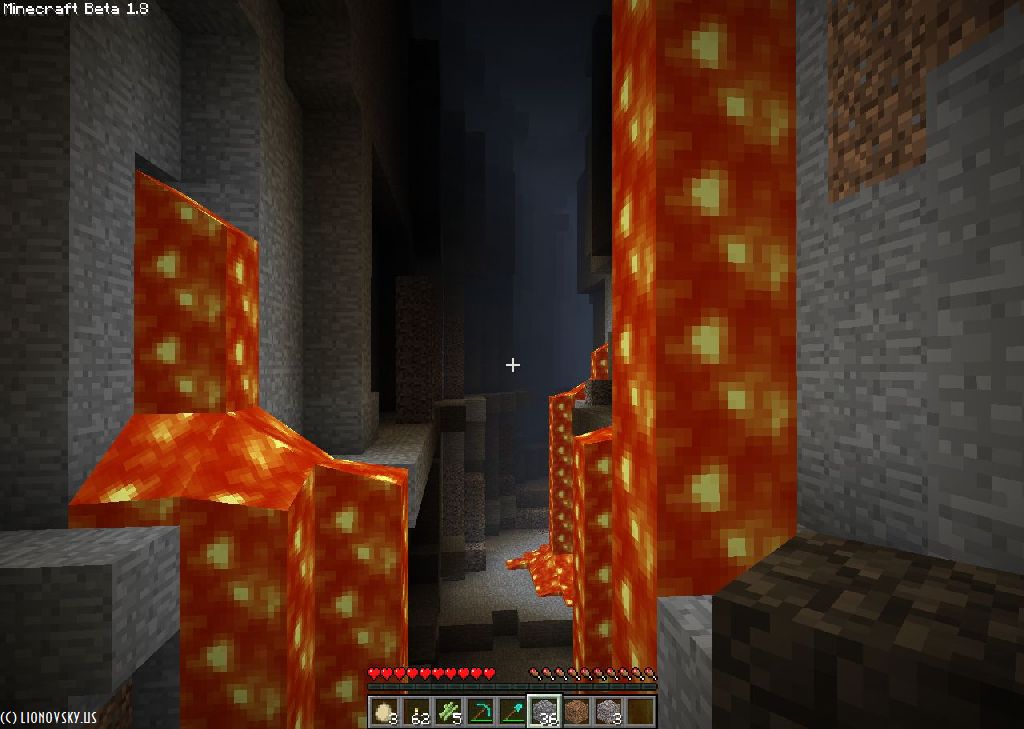Select the egg stack in the hotbar
This screenshot has height=729, width=1024.
[x=384, y=711]
